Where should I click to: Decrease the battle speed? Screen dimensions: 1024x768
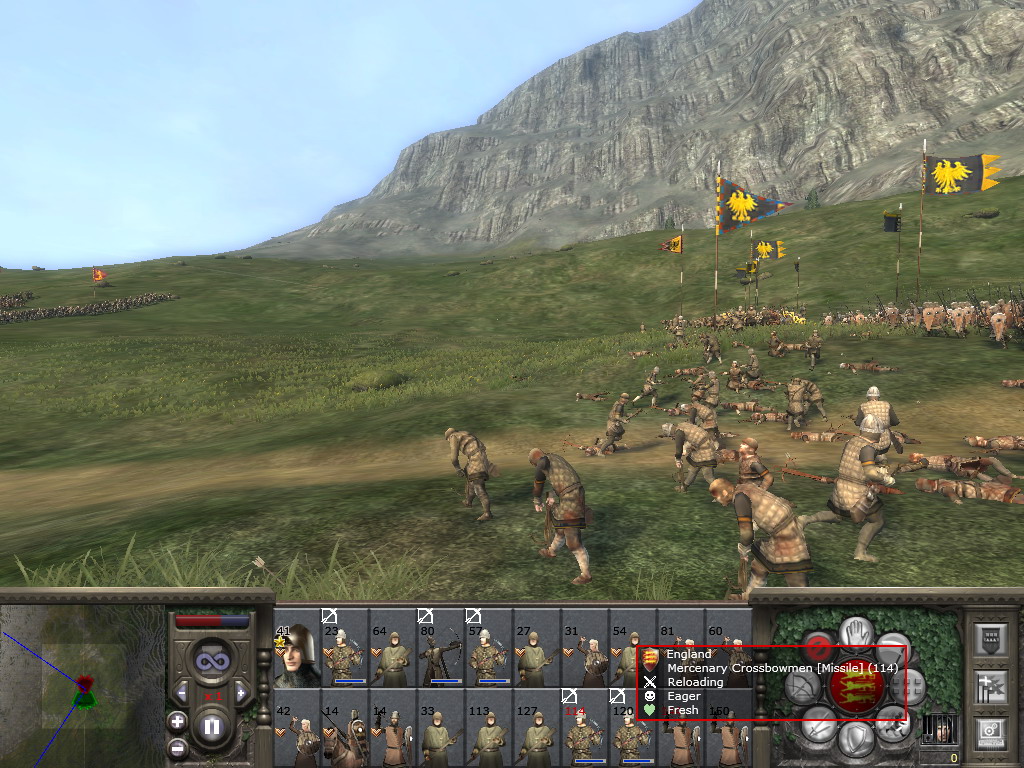click(x=182, y=692)
